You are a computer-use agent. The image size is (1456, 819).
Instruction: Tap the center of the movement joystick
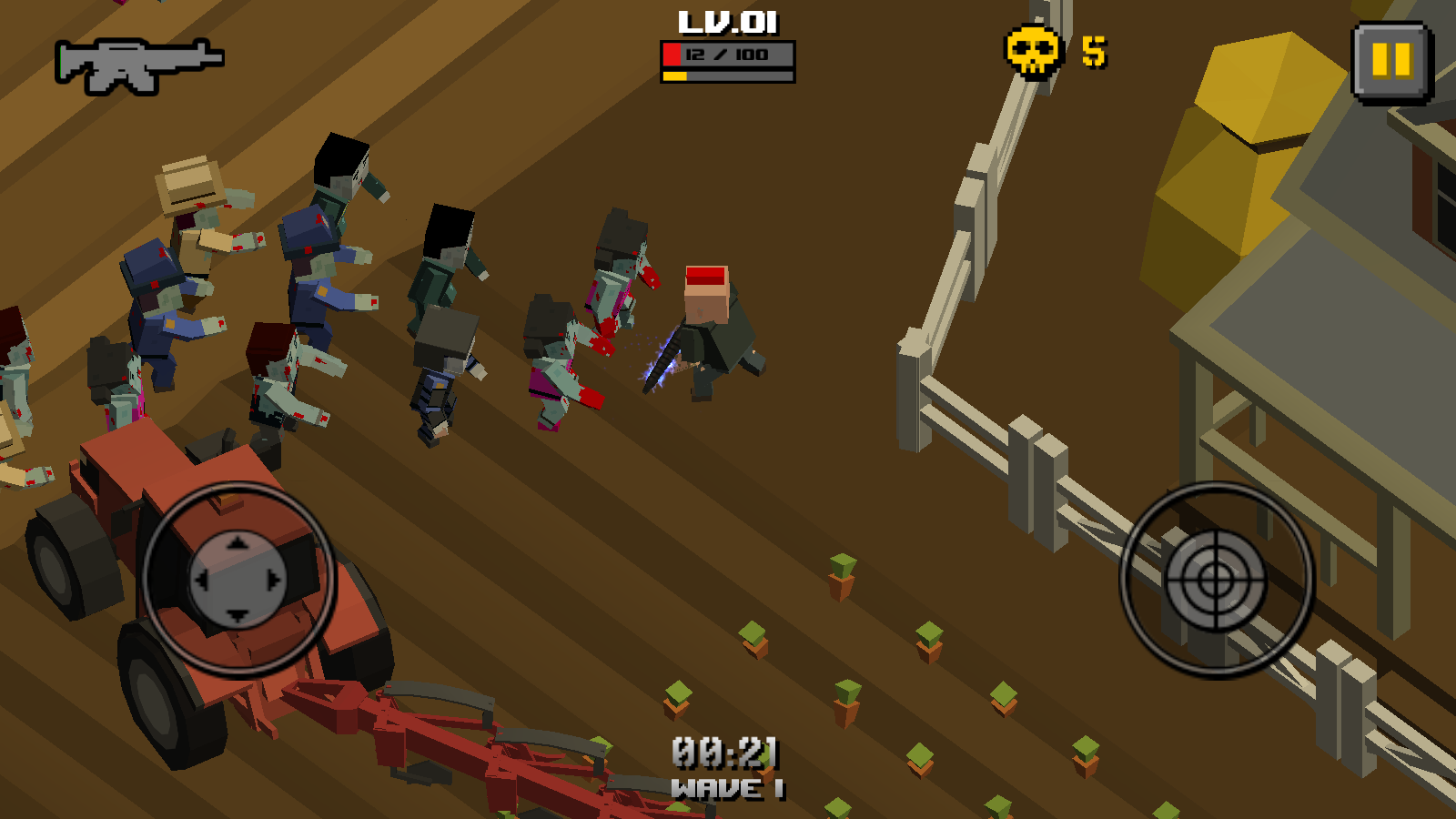(x=237, y=580)
